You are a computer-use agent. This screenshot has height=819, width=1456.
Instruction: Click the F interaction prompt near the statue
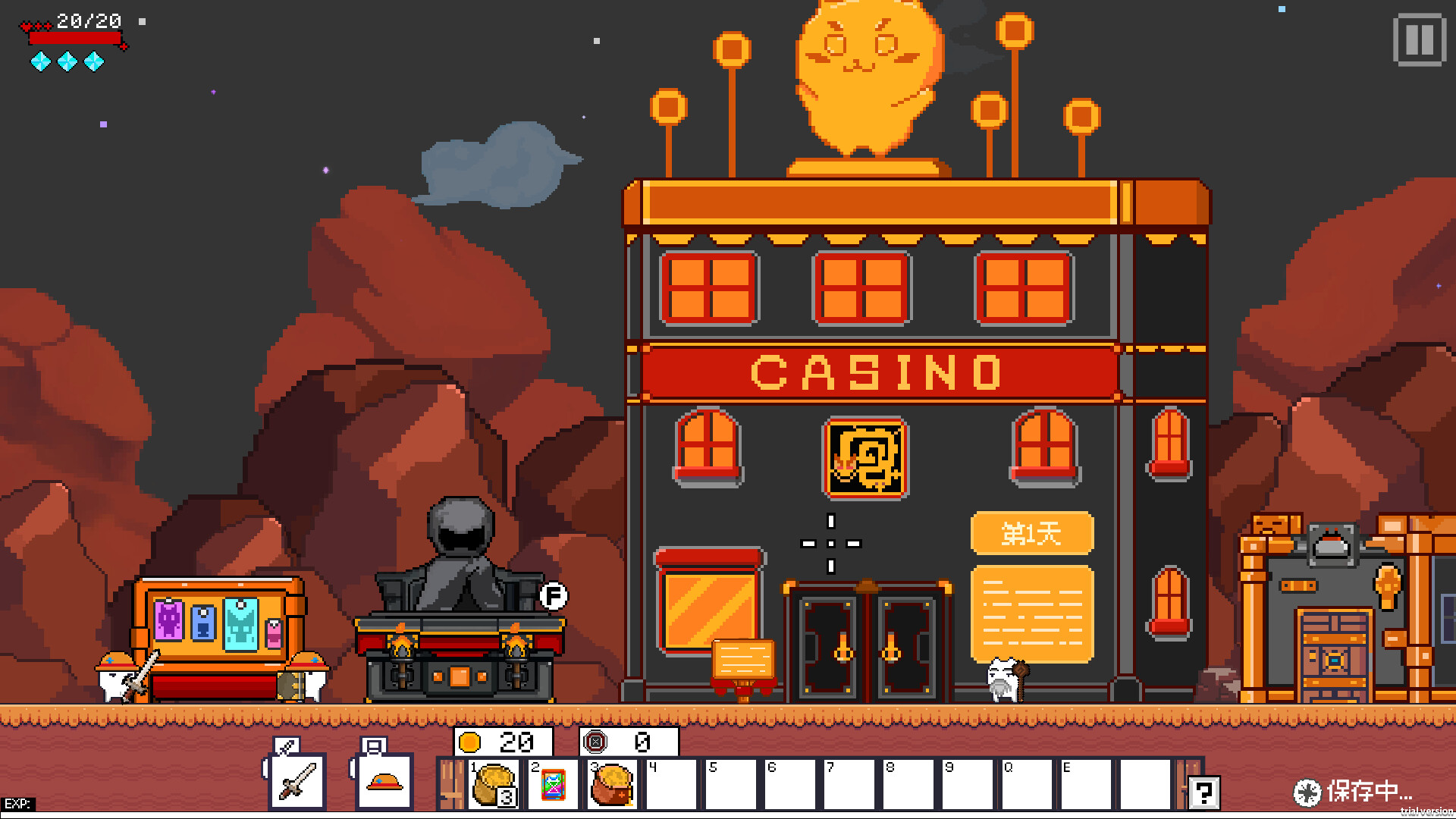coord(556,596)
